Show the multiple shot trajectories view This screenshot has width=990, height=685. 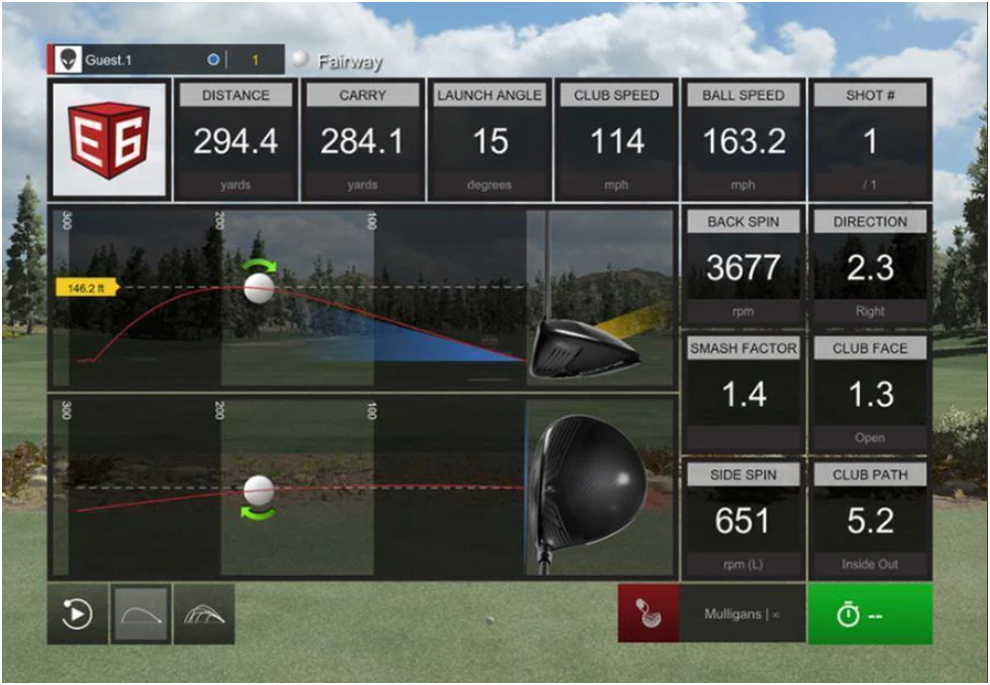pyautogui.click(x=204, y=614)
